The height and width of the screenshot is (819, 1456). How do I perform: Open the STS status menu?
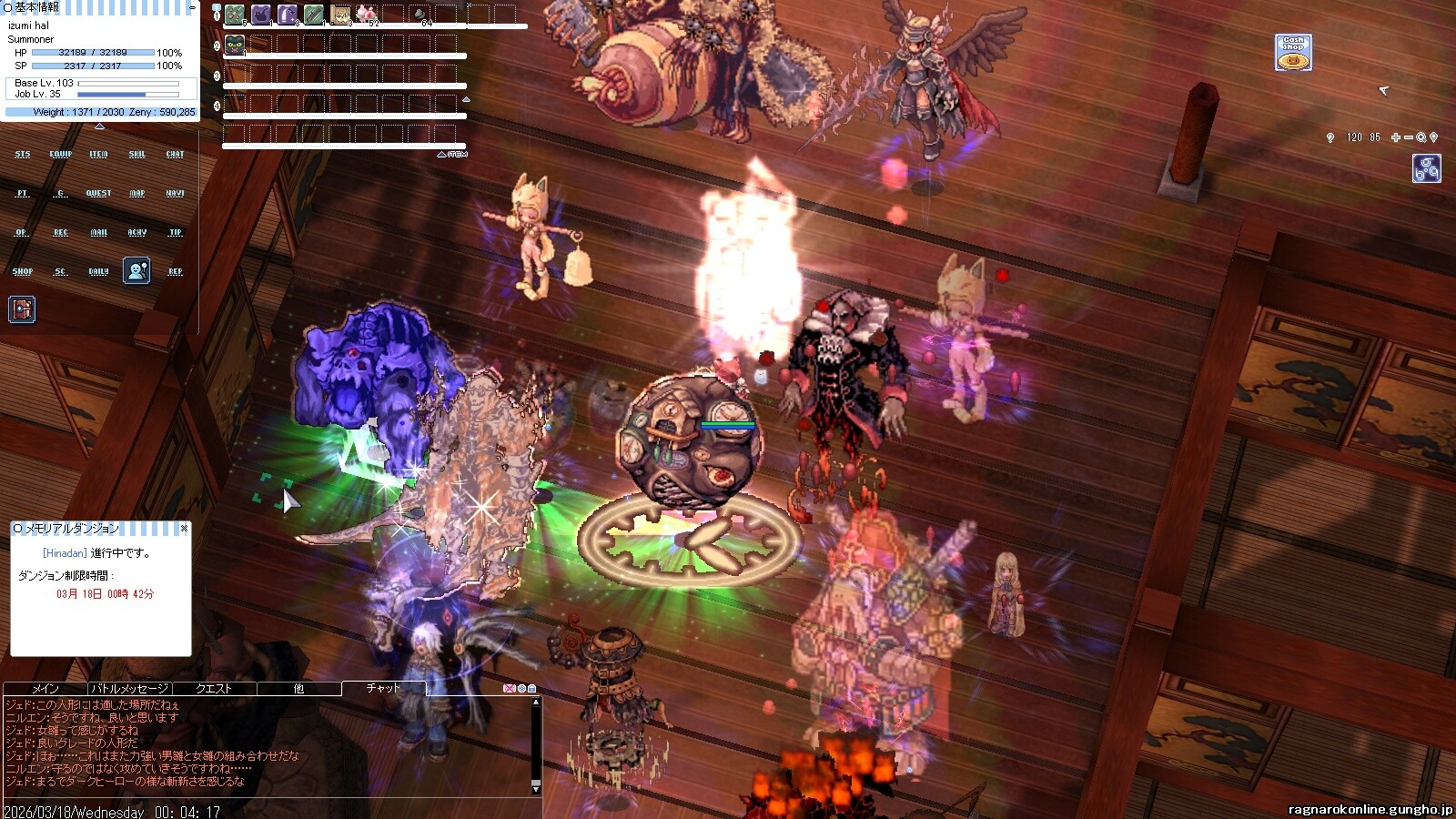tap(23, 155)
